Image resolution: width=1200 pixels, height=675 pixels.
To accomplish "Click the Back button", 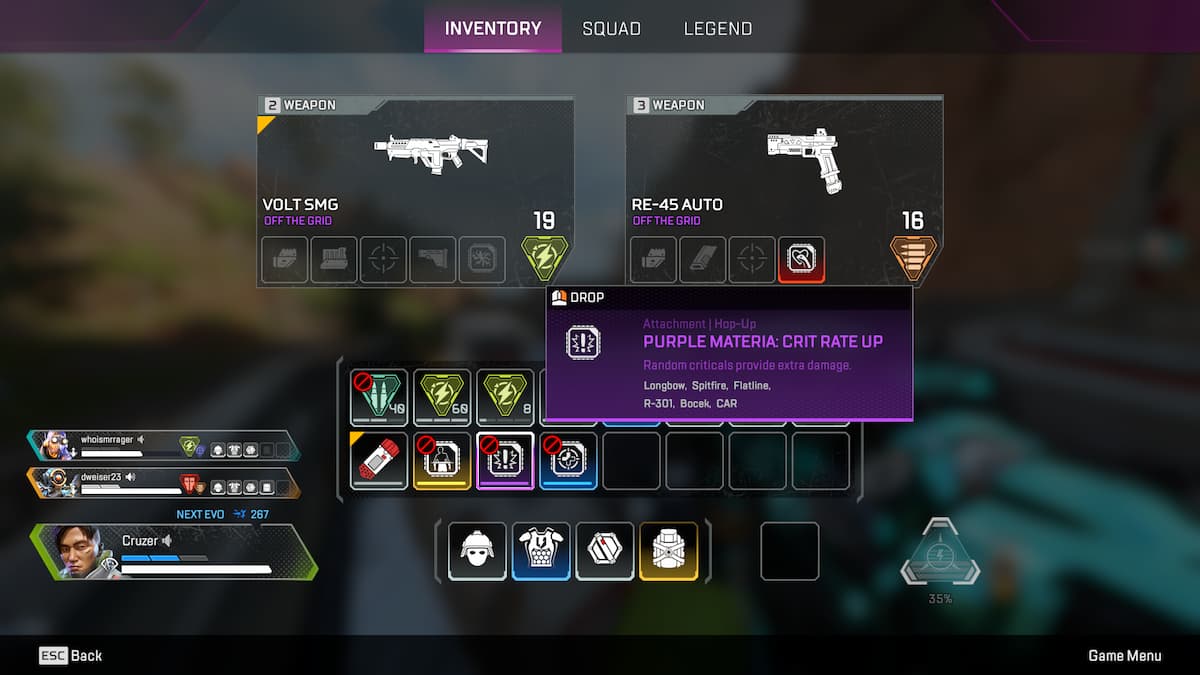I will pyautogui.click(x=71, y=656).
